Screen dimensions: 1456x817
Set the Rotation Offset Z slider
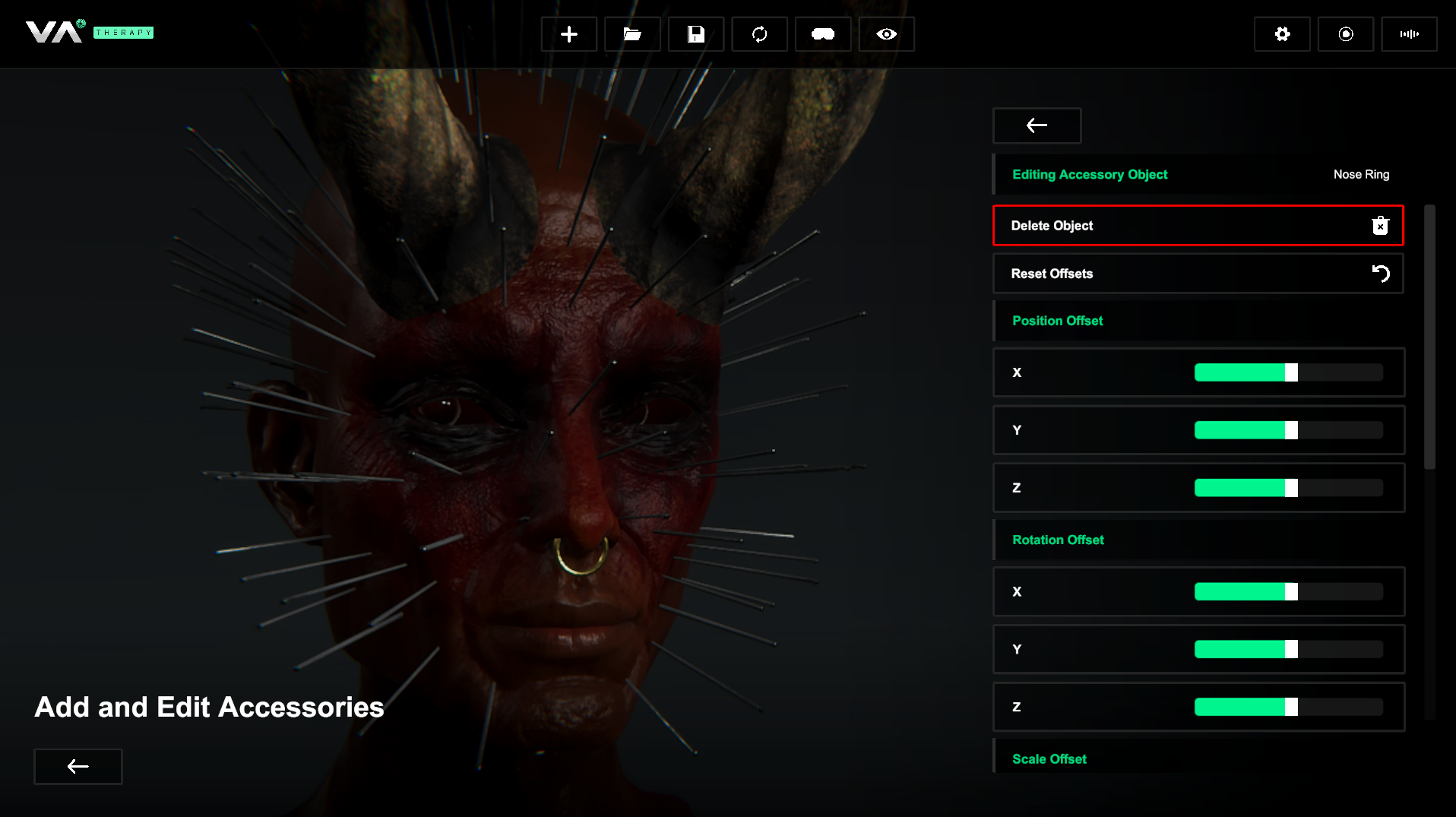pos(1289,707)
